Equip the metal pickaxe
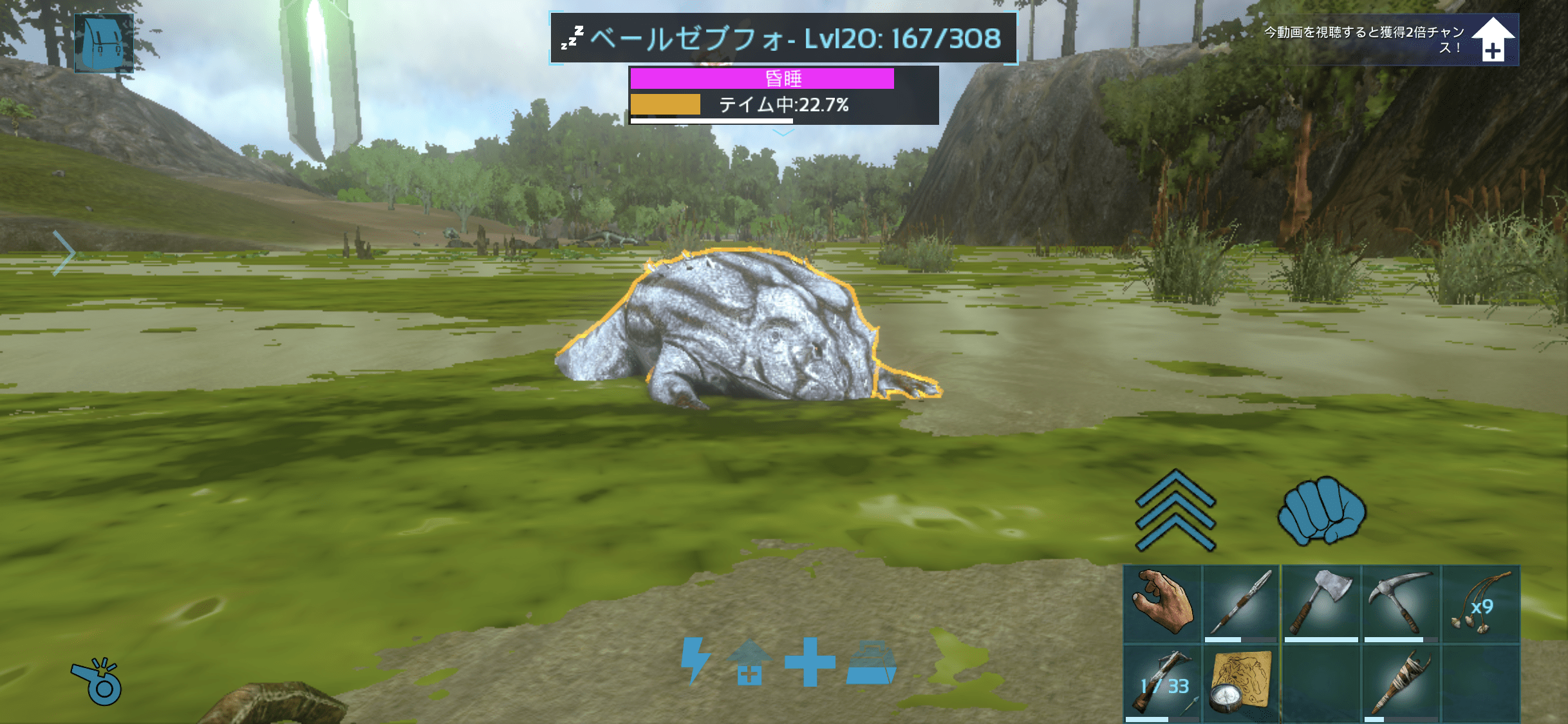This screenshot has width=1568, height=724. [1401, 604]
